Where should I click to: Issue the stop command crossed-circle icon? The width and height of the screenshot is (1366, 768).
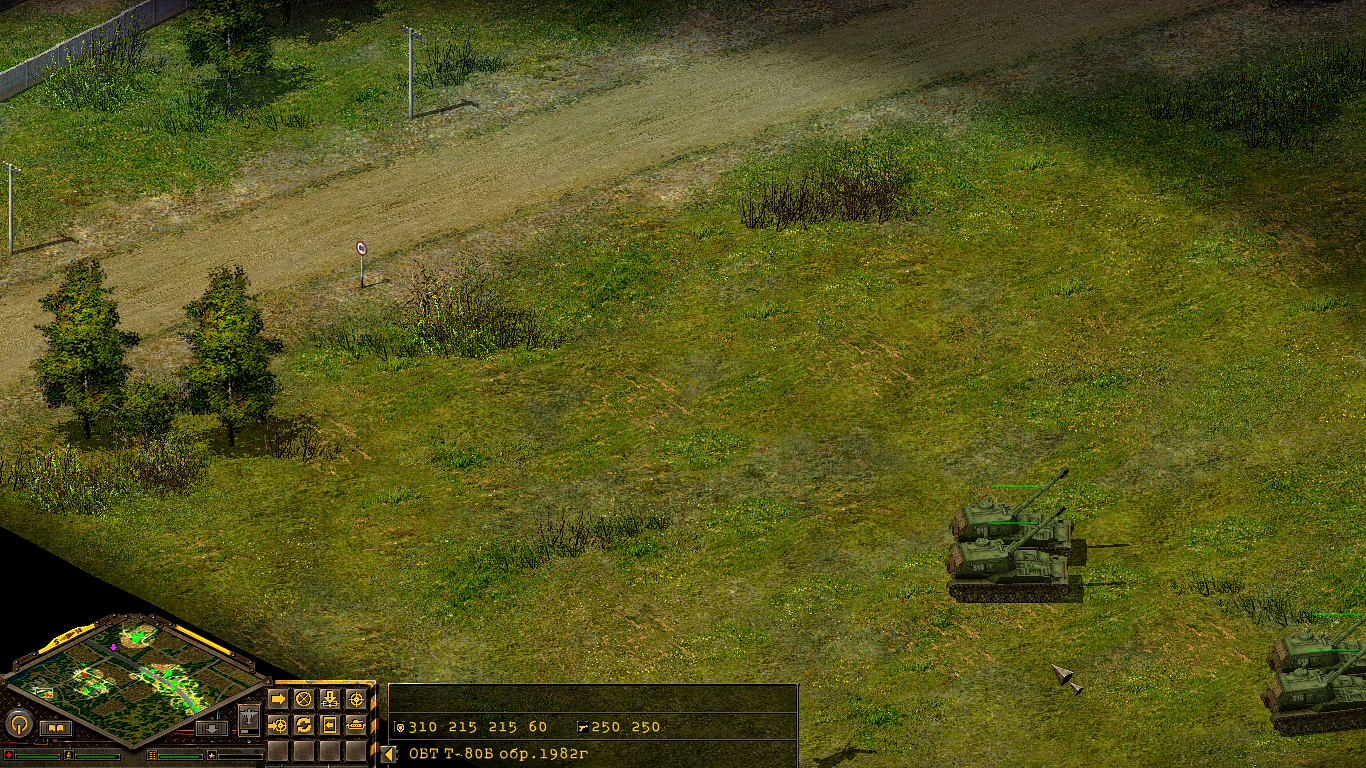[x=304, y=699]
